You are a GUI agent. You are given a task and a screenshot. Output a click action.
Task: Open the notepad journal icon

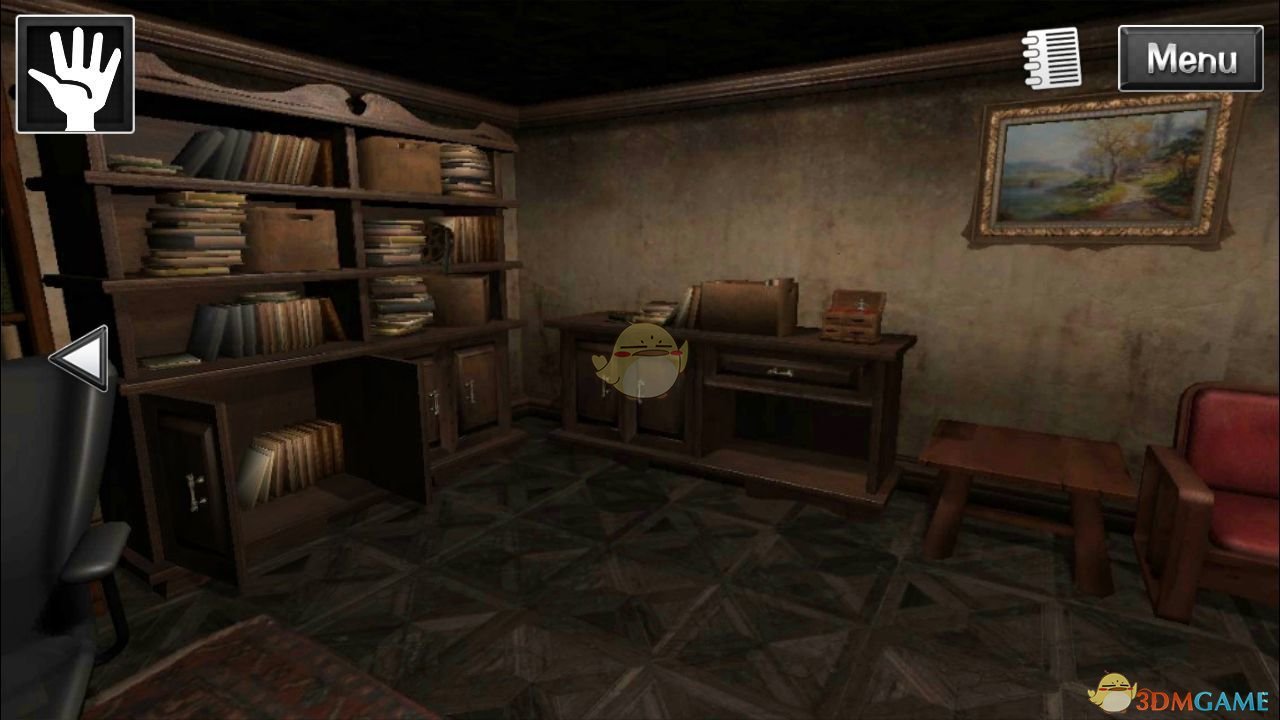pos(1052,58)
